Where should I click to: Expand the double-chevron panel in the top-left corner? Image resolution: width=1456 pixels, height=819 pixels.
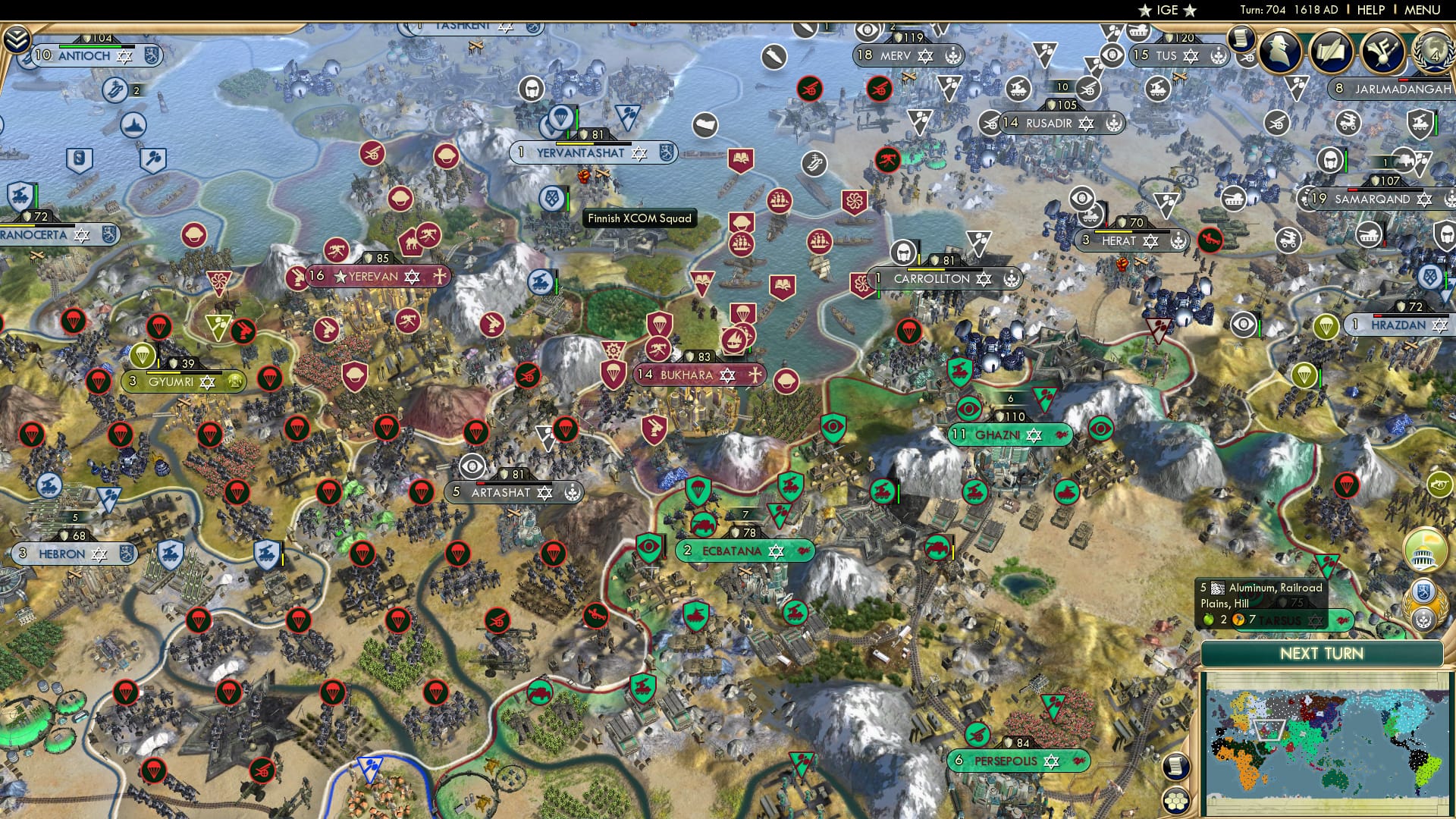(x=15, y=39)
